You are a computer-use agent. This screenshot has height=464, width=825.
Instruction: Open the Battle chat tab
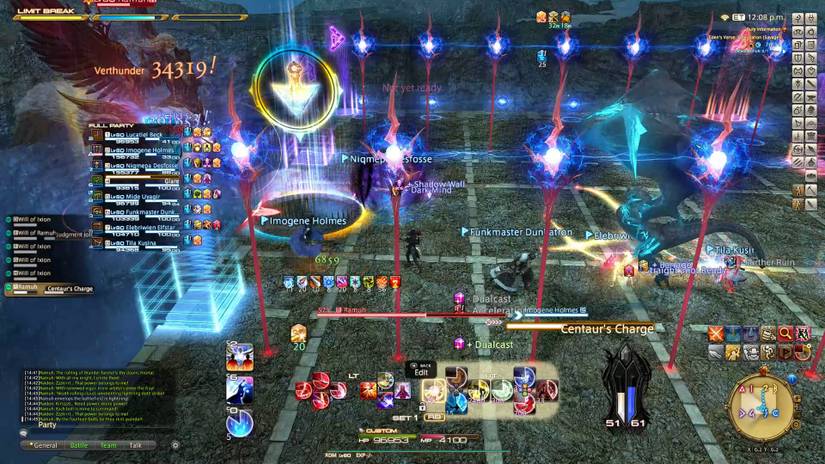point(78,445)
